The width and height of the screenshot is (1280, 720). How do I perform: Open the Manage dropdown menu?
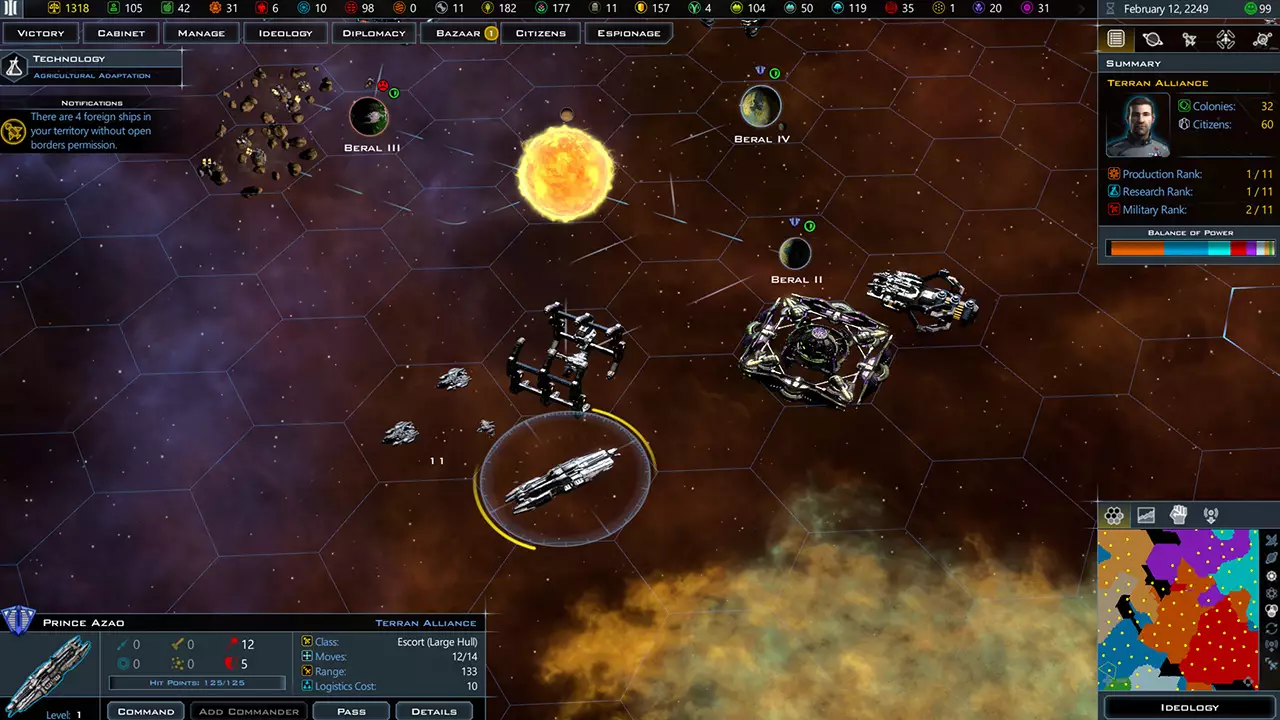click(x=200, y=33)
